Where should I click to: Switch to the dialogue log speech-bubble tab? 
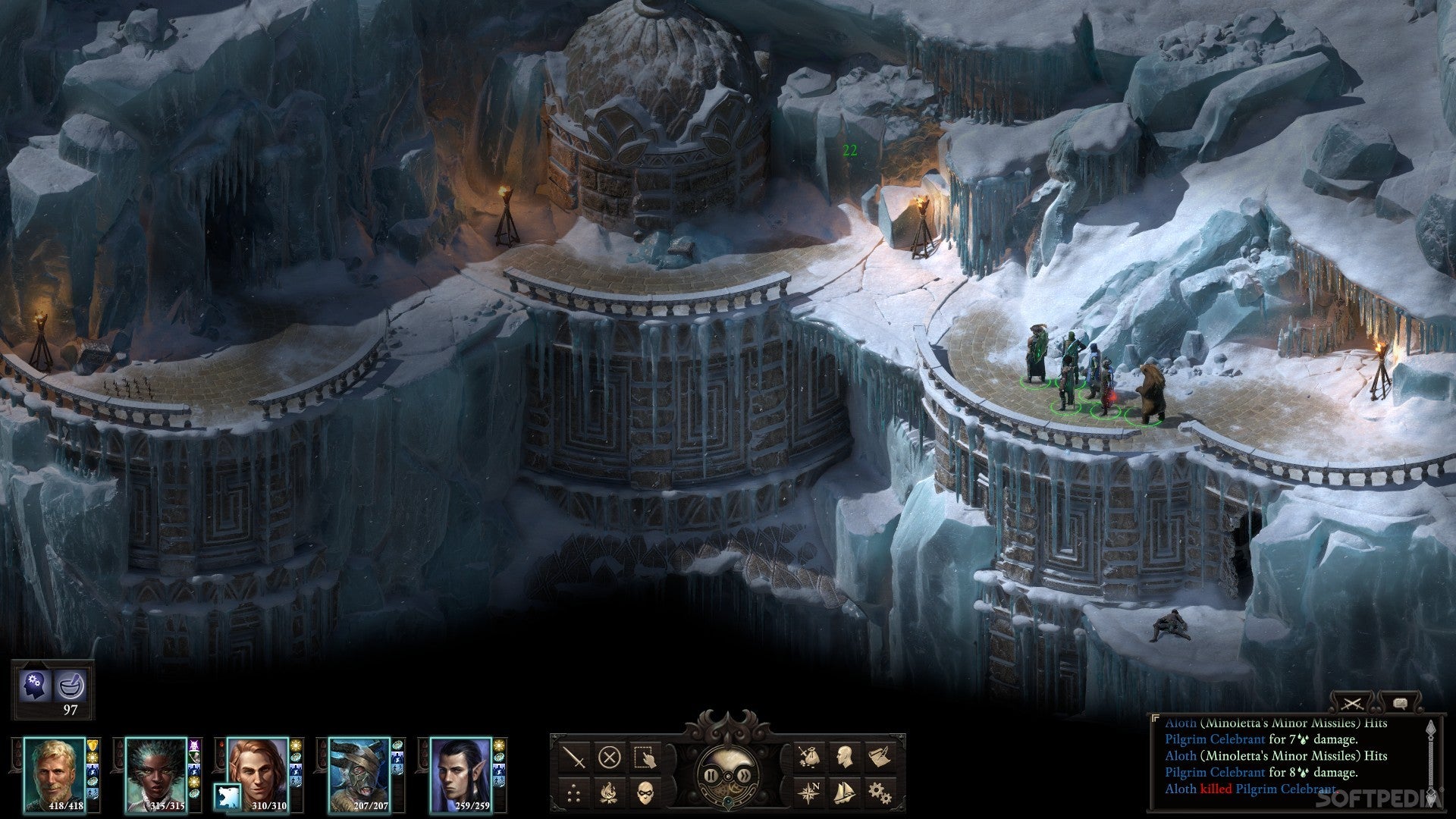[1400, 703]
